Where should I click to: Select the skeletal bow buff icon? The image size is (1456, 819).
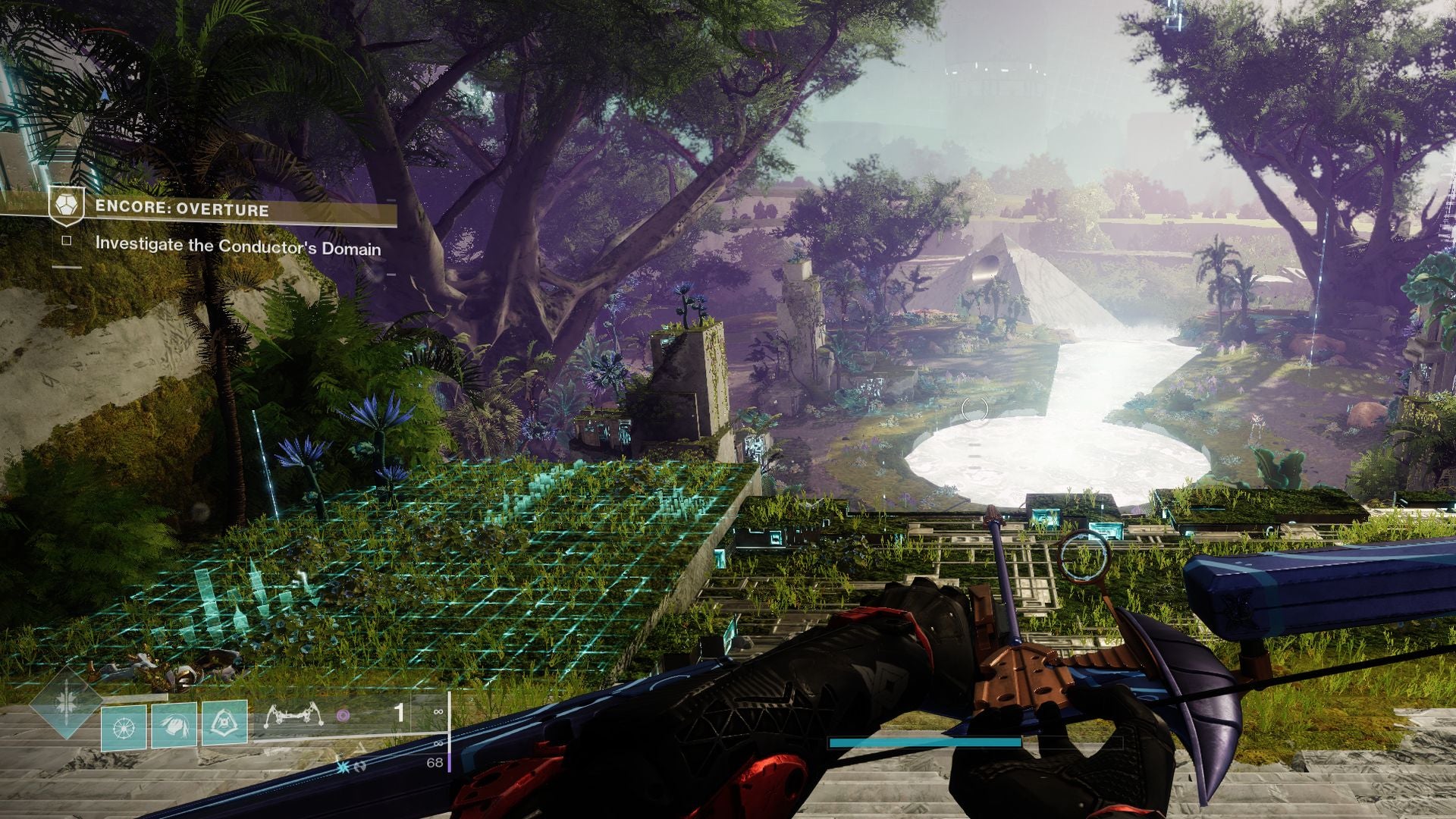[296, 714]
